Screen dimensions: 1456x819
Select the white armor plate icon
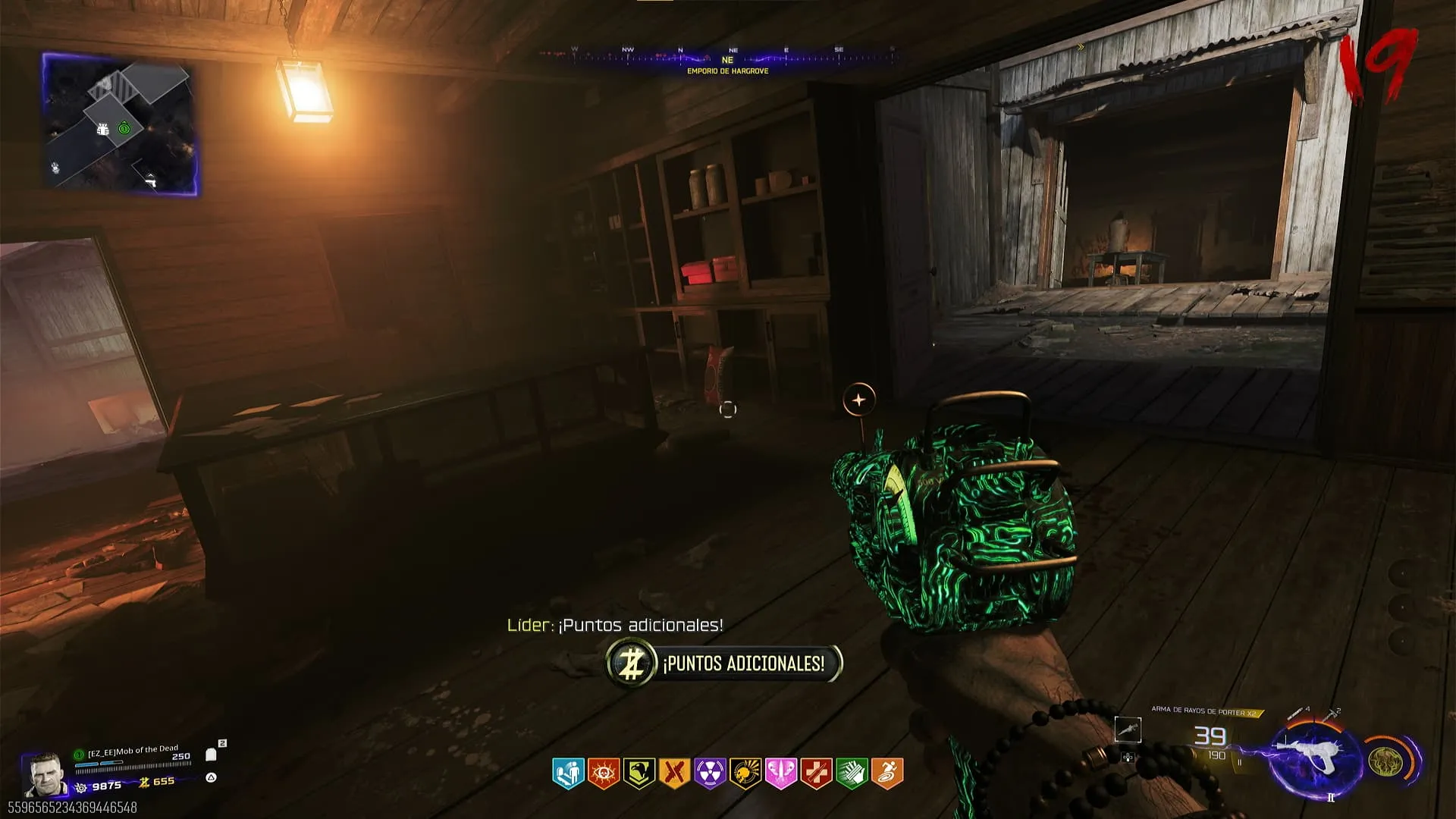pos(212,755)
